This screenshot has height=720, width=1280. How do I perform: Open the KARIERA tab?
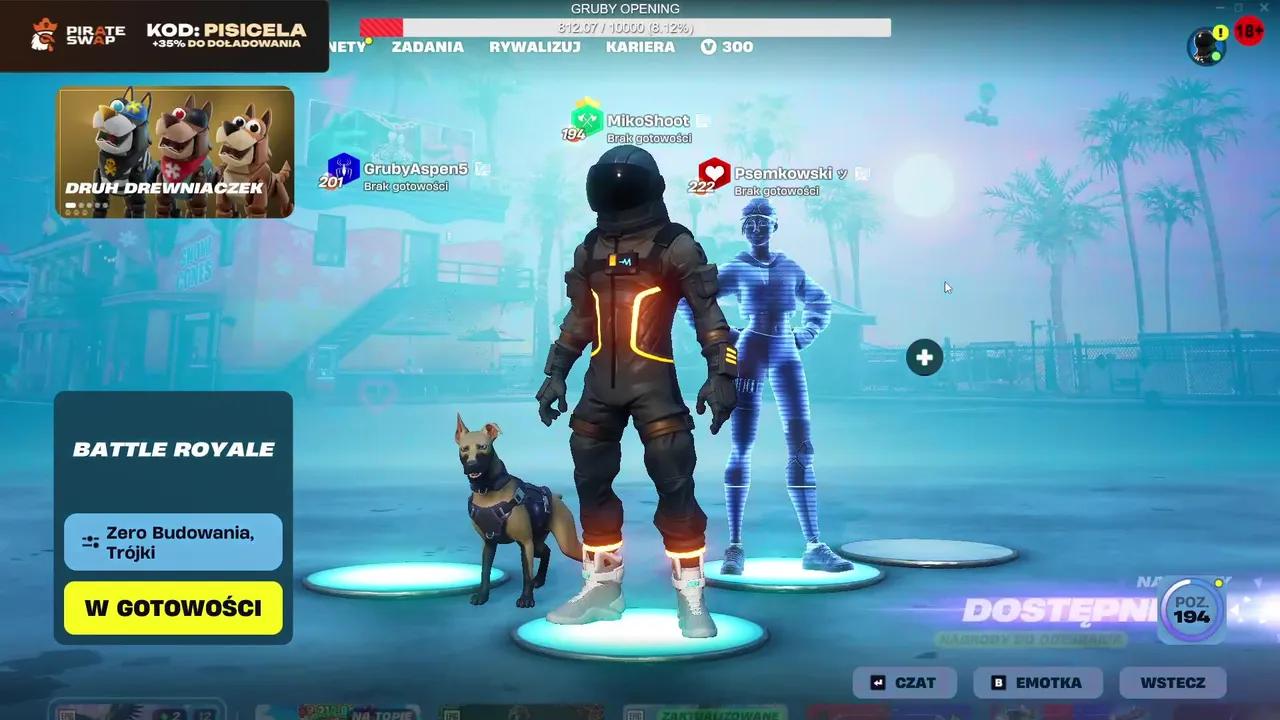[640, 47]
